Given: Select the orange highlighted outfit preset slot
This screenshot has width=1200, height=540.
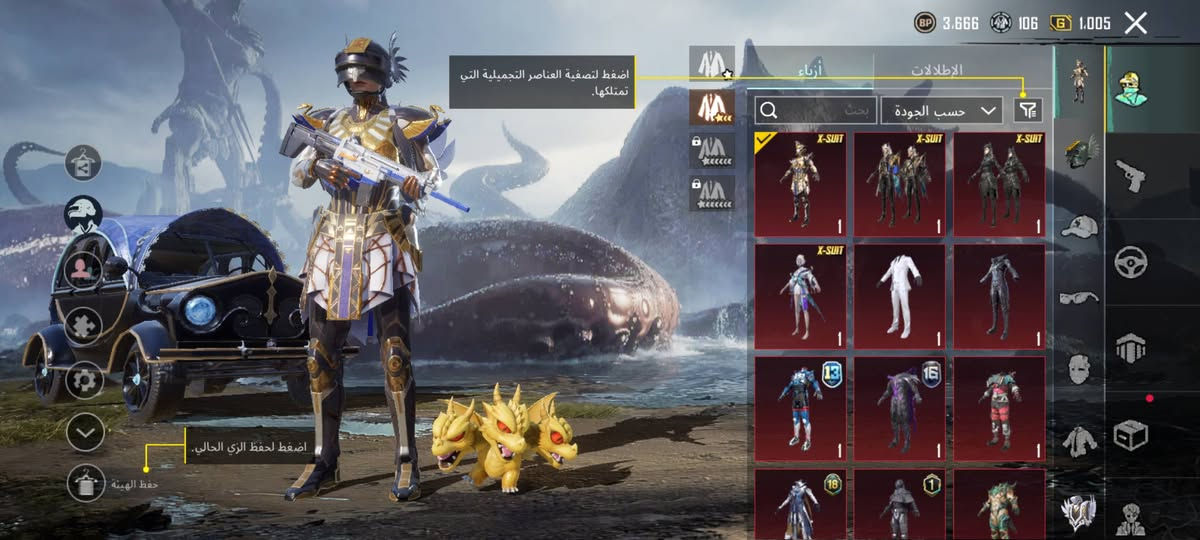Looking at the screenshot, I should coord(712,105).
